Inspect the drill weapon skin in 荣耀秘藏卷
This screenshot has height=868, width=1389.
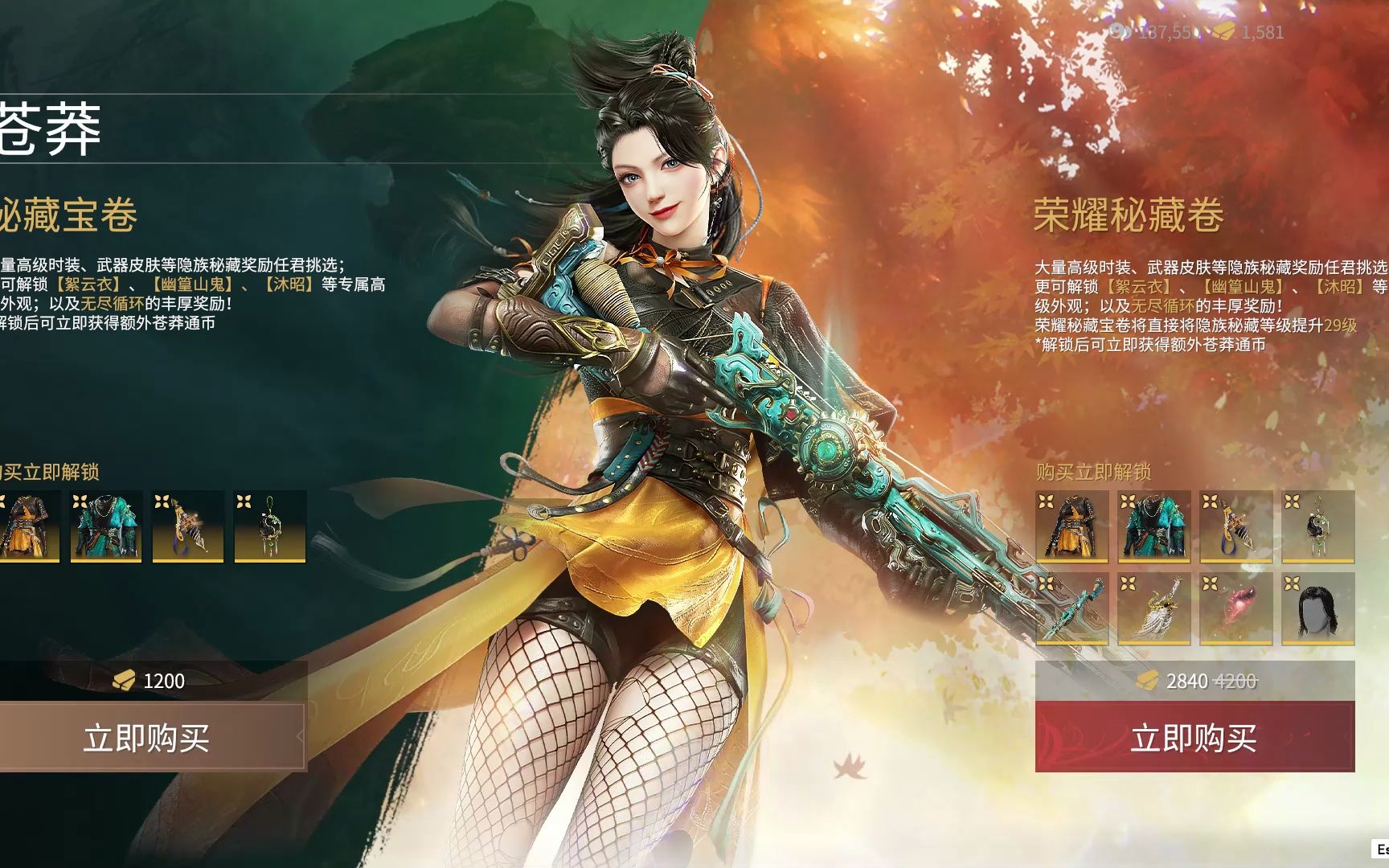coord(1235,526)
